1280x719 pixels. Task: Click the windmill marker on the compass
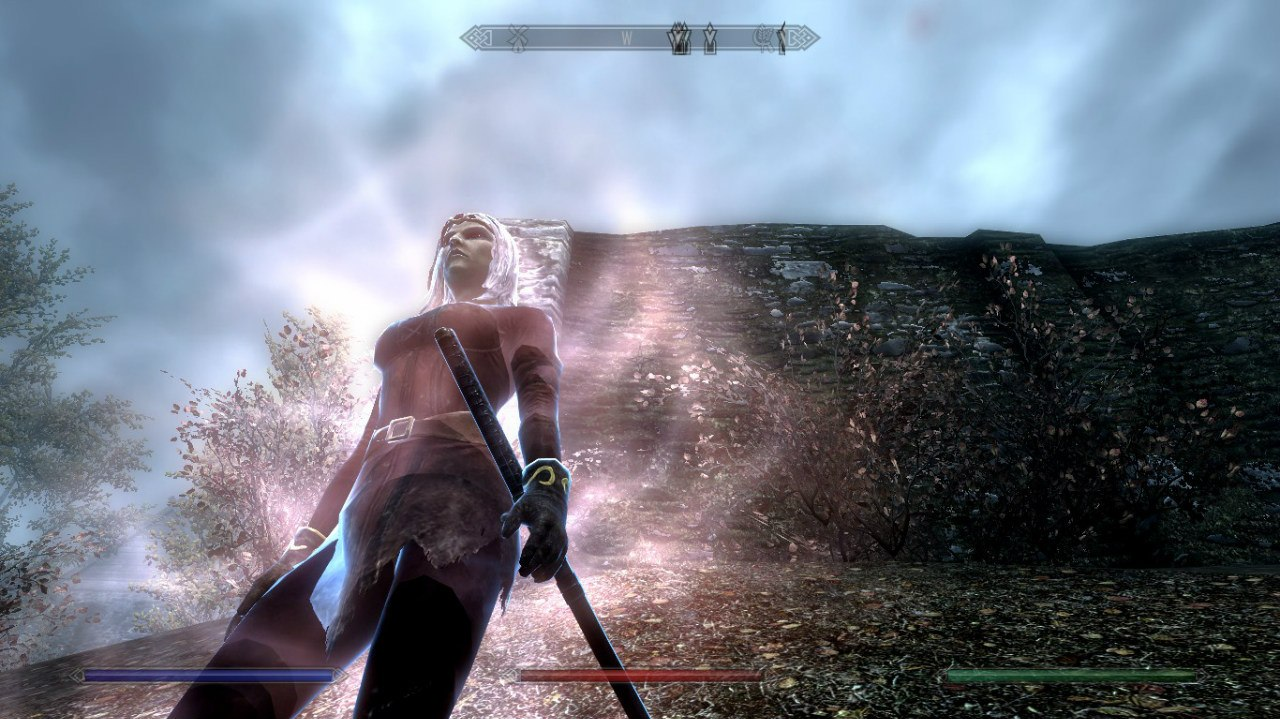(x=517, y=39)
